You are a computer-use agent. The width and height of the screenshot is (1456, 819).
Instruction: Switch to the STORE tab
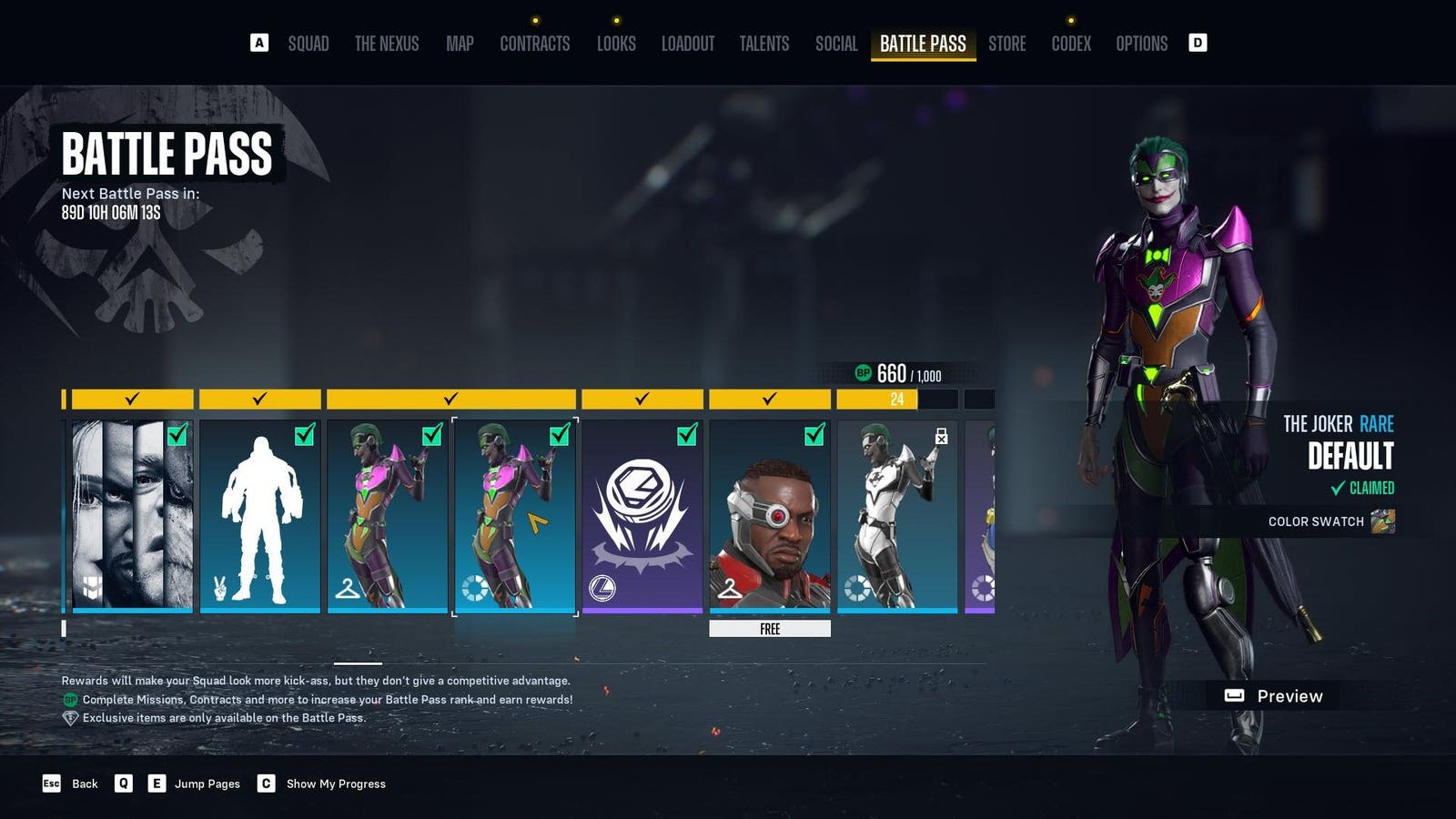(1007, 43)
